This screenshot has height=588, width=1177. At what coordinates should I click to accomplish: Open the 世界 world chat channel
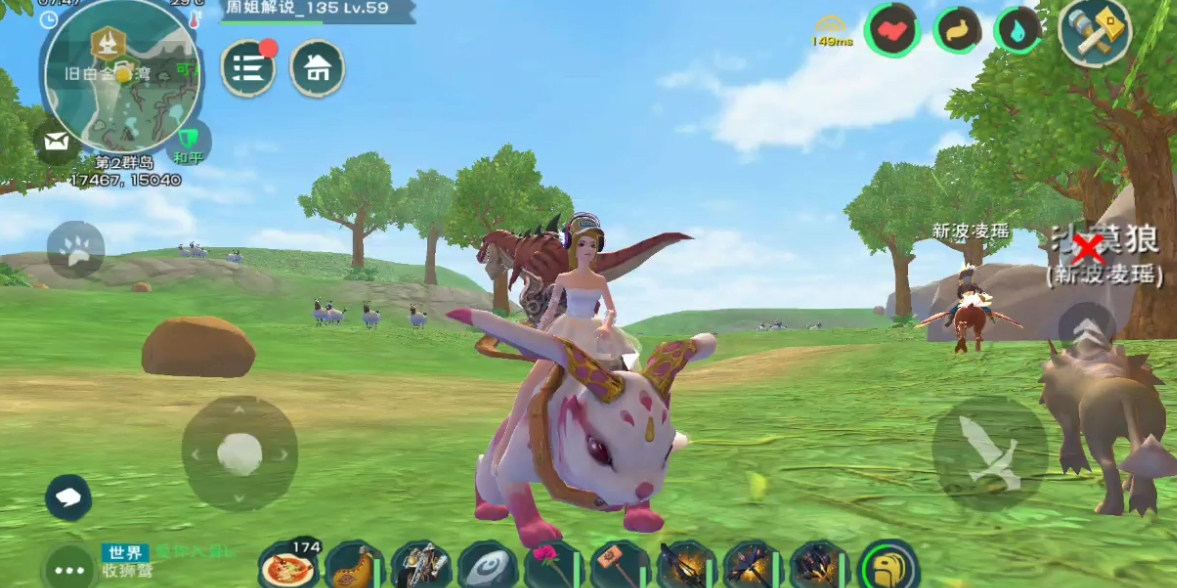125,553
